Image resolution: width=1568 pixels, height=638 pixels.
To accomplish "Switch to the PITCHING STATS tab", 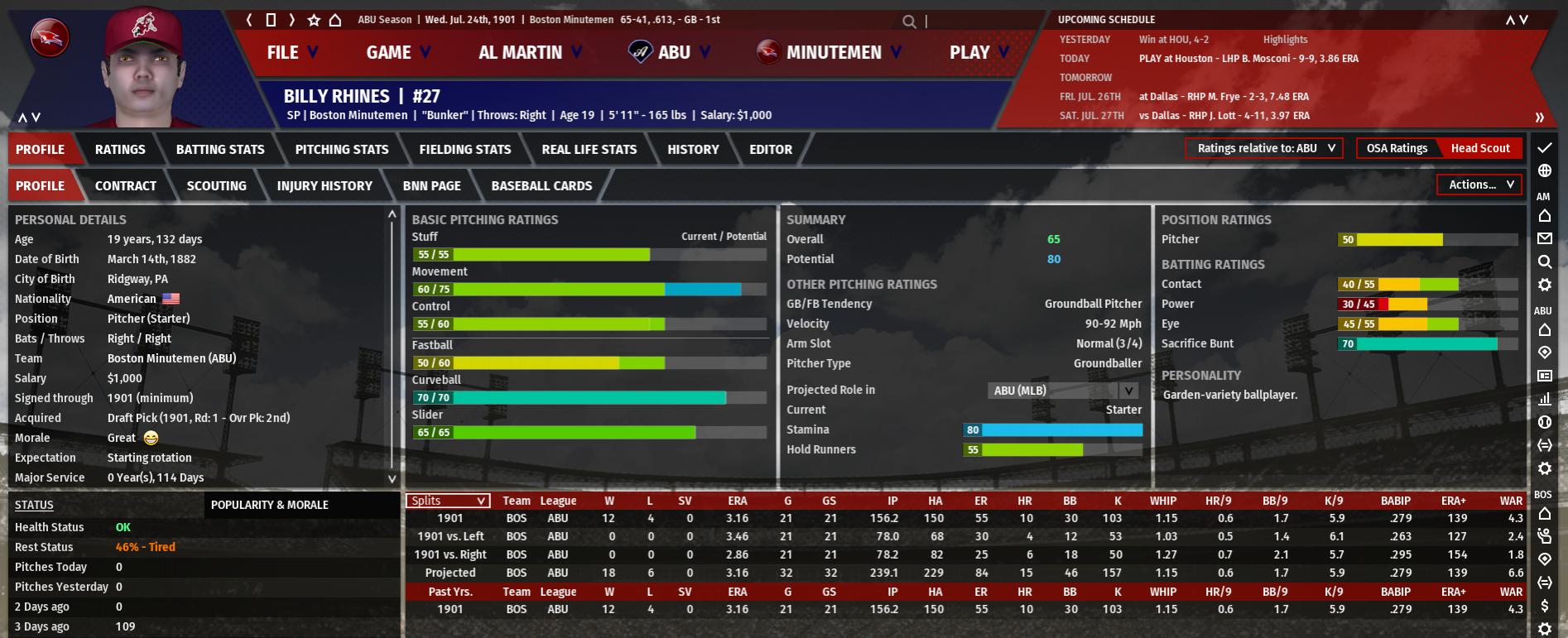I will pyautogui.click(x=341, y=150).
